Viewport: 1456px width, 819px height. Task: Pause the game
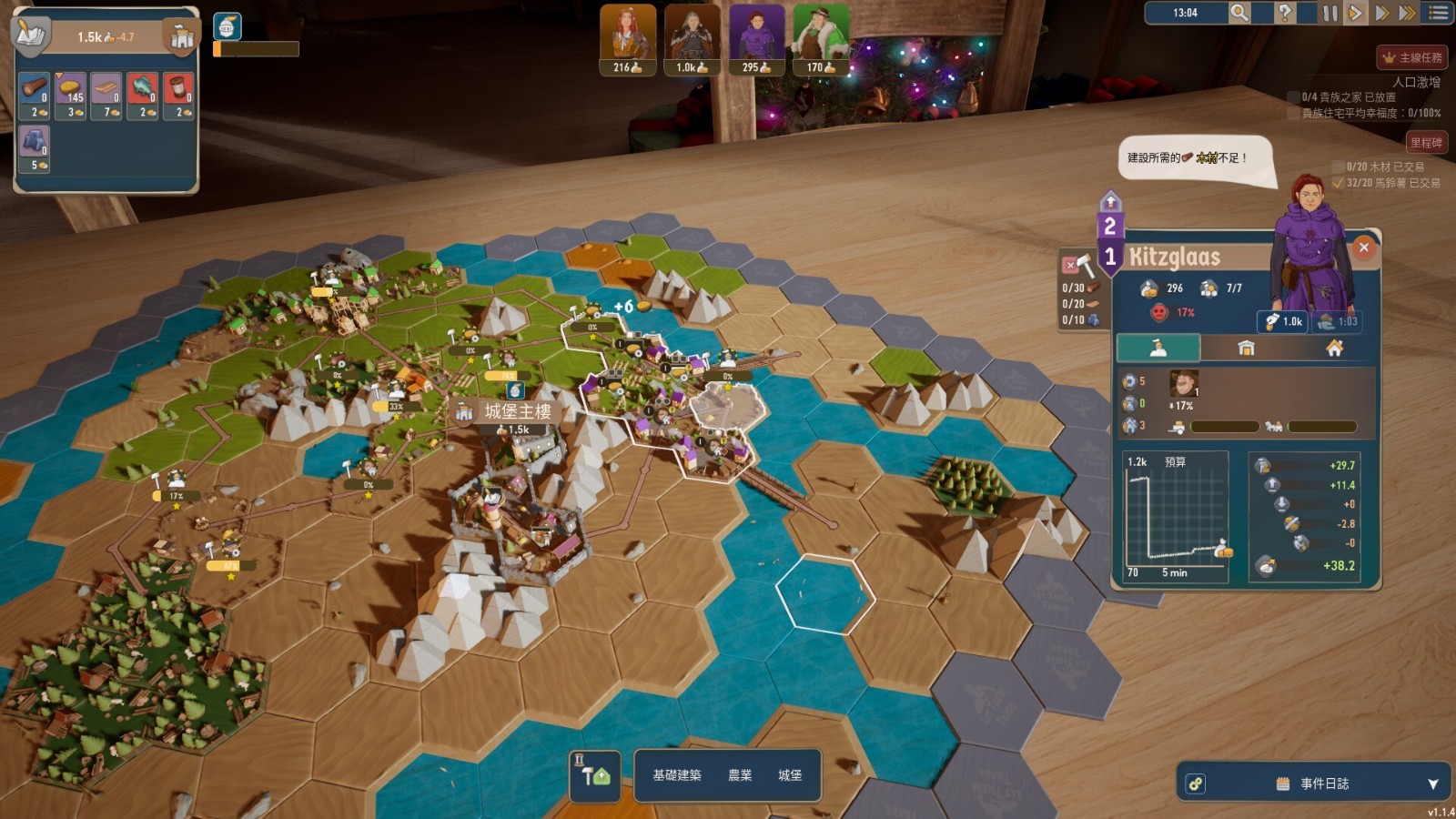(x=1330, y=13)
